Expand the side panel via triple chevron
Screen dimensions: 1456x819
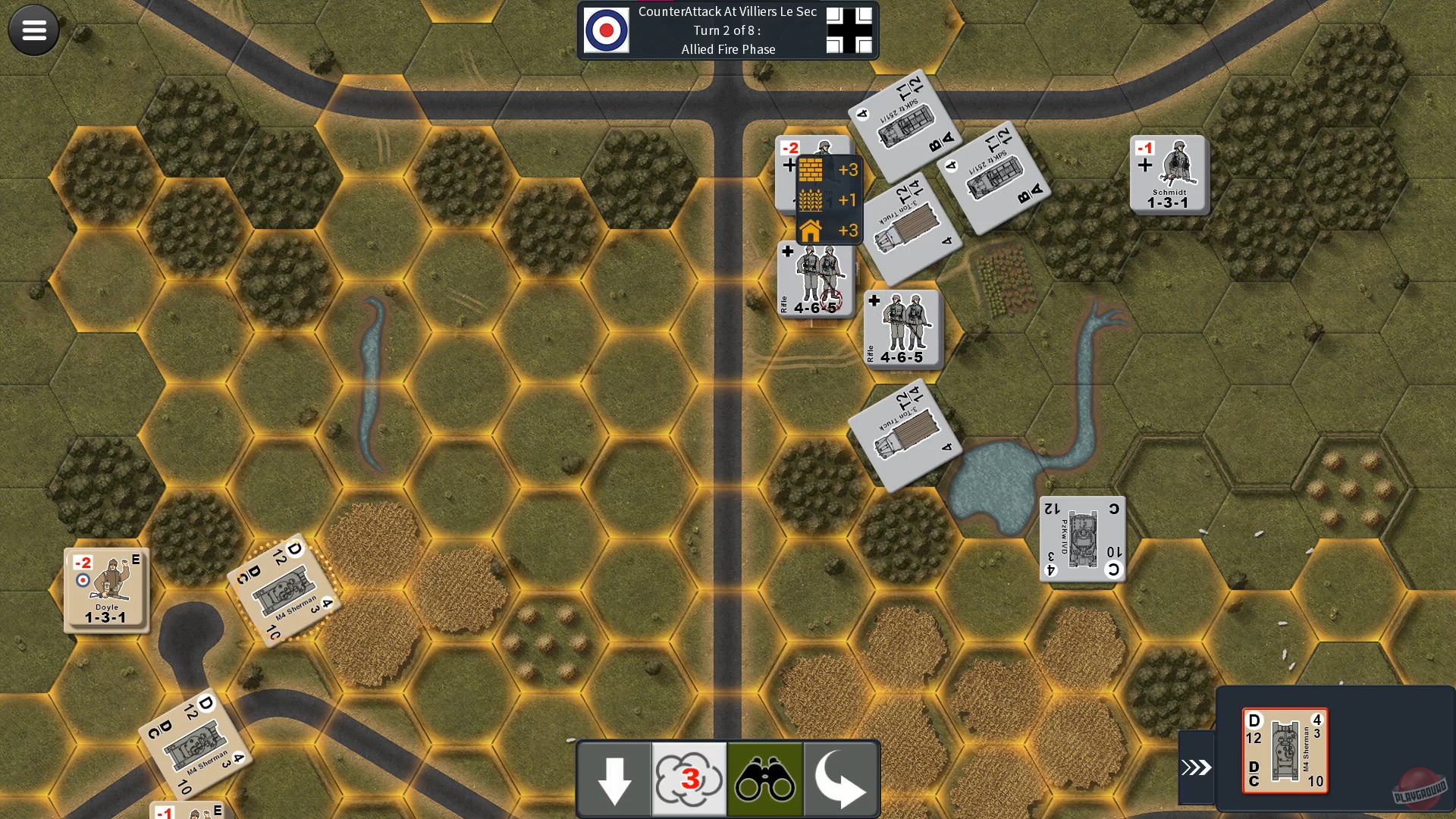tap(1197, 766)
